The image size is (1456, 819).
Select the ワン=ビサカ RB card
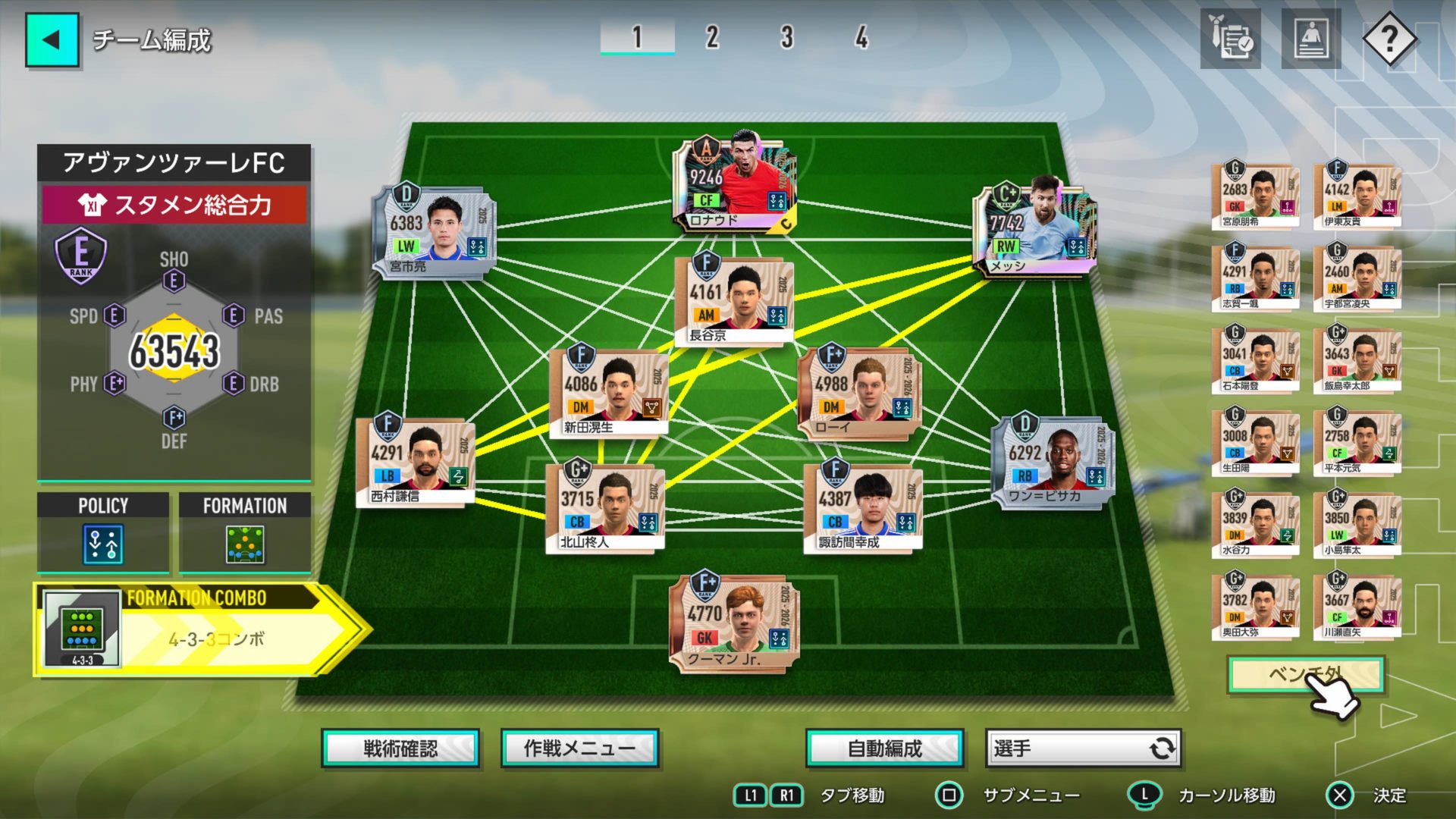1053,462
